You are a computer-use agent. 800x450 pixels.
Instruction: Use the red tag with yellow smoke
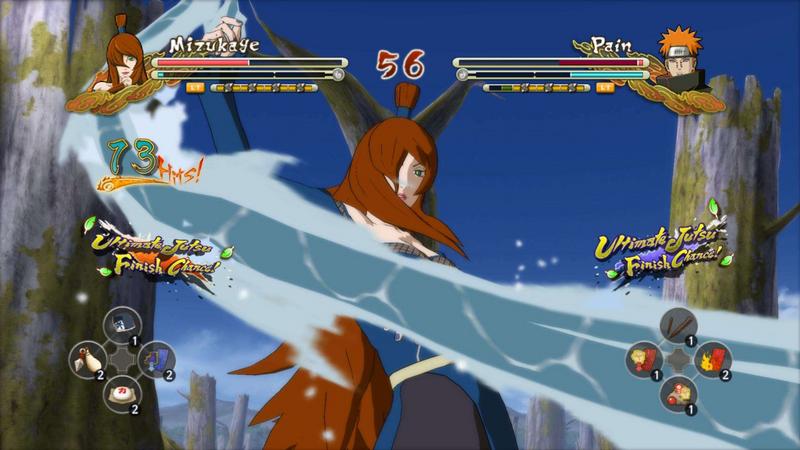coord(644,358)
